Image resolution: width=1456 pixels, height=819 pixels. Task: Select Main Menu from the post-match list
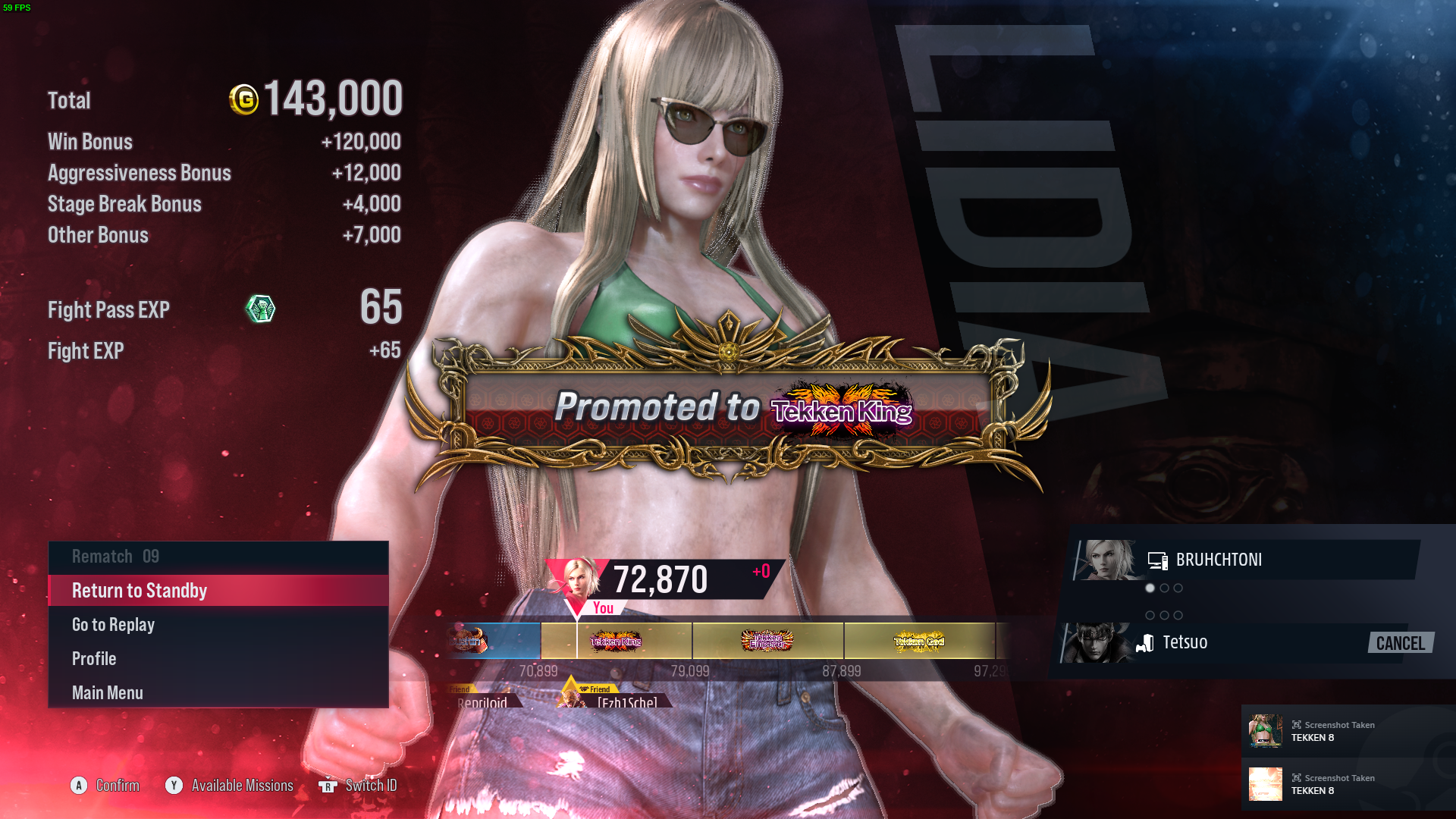point(107,692)
